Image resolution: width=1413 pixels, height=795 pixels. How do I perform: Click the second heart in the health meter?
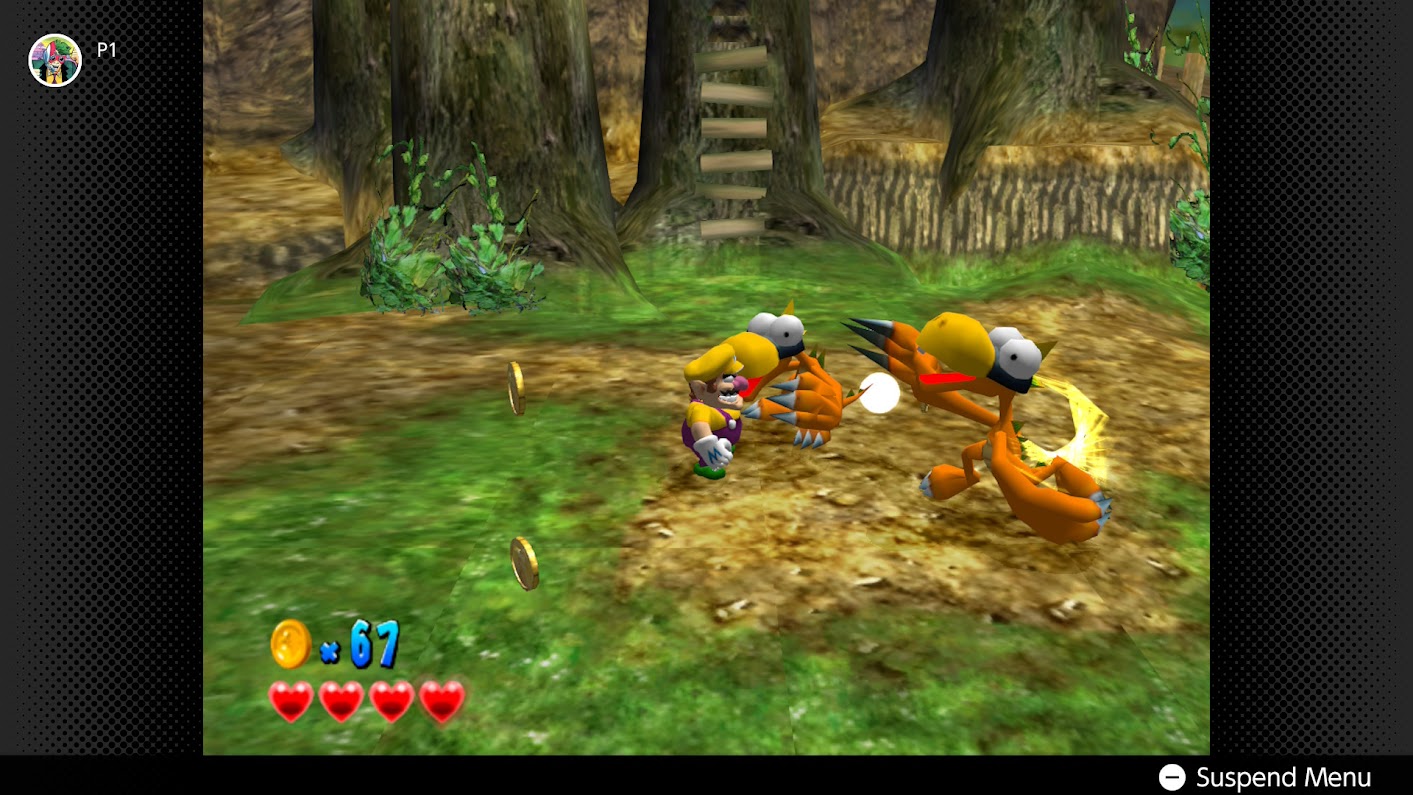tap(341, 703)
